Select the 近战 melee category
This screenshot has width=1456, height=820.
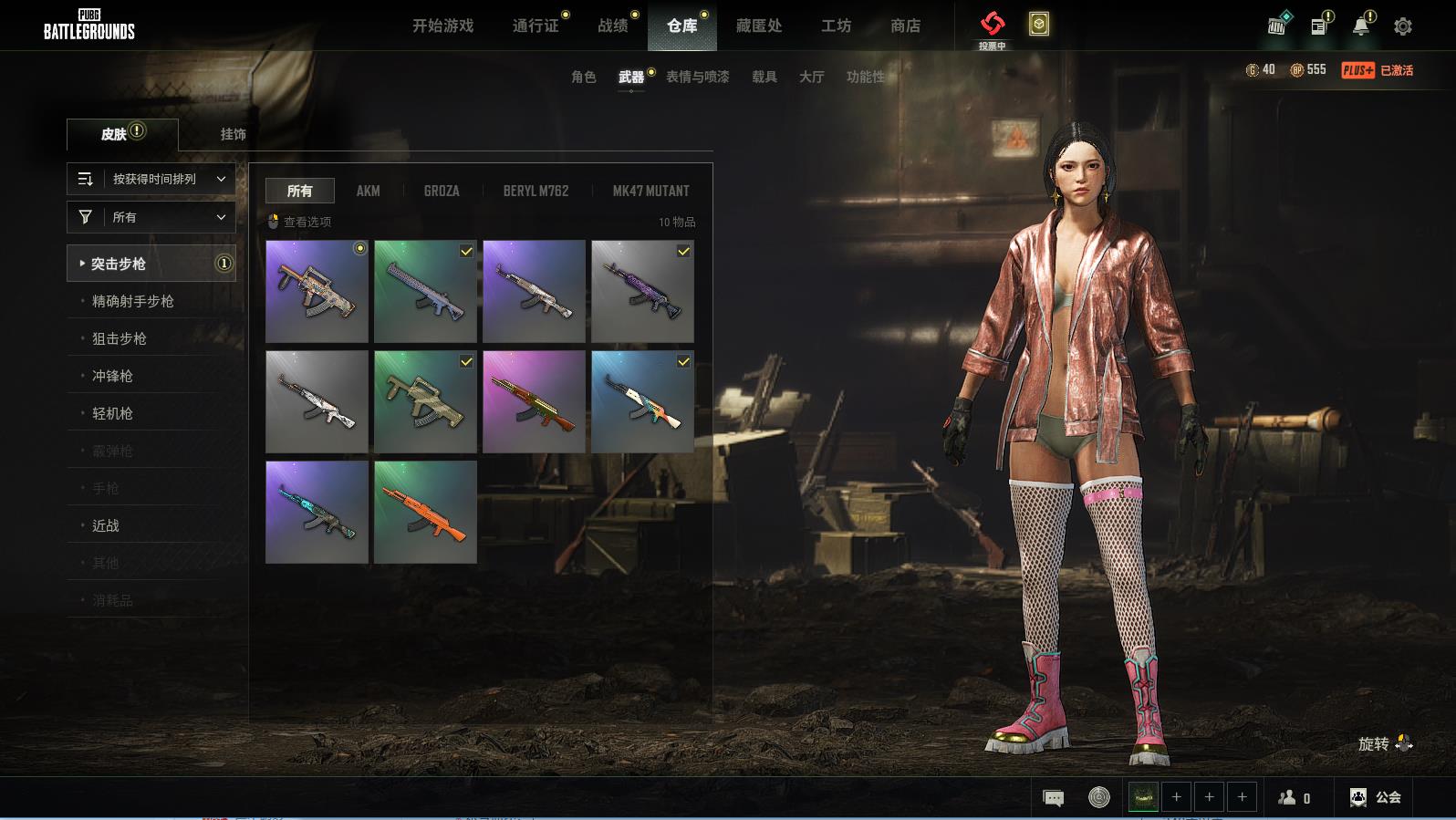coord(106,525)
